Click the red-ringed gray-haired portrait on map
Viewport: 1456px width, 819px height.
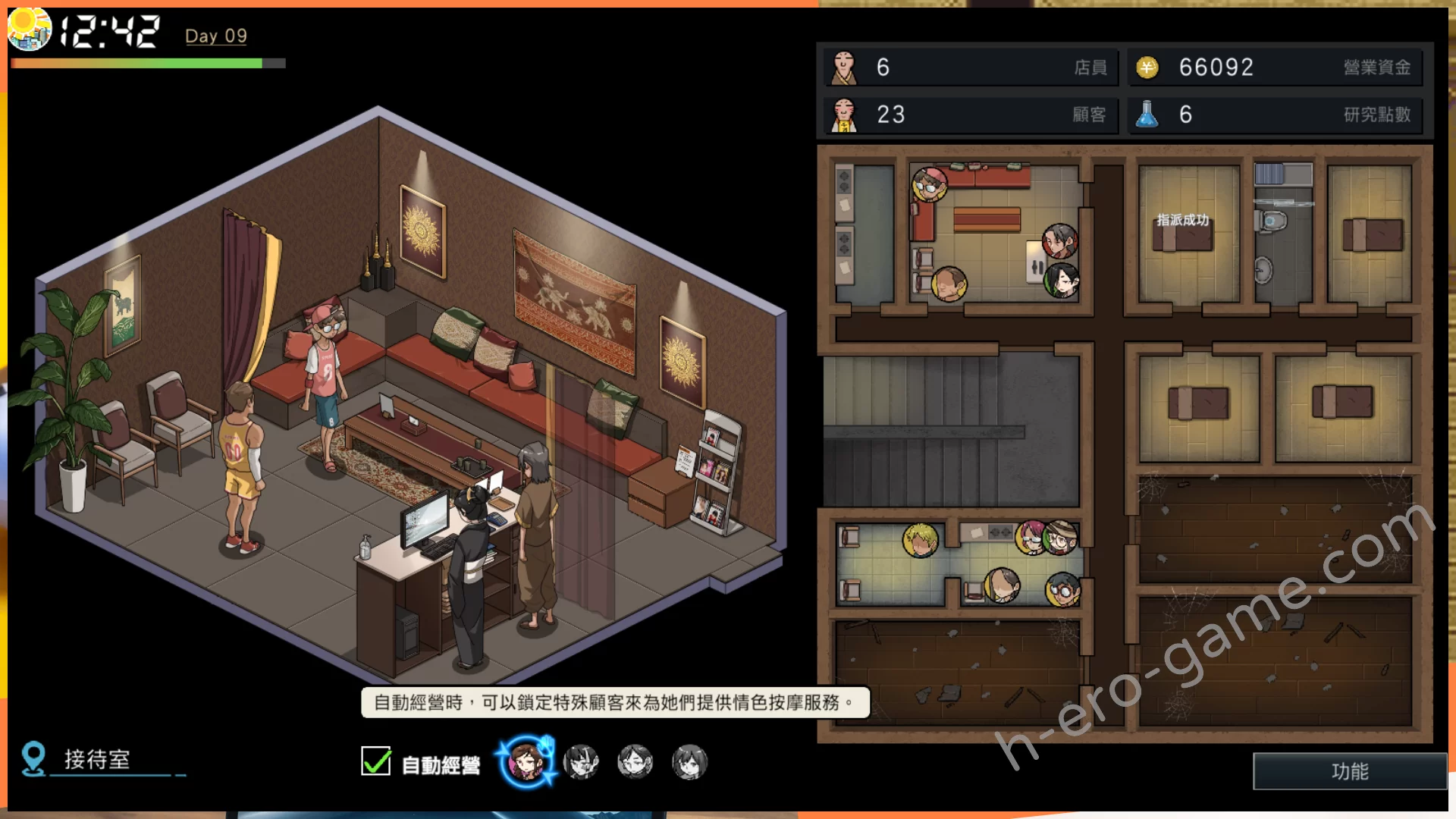(x=1059, y=241)
